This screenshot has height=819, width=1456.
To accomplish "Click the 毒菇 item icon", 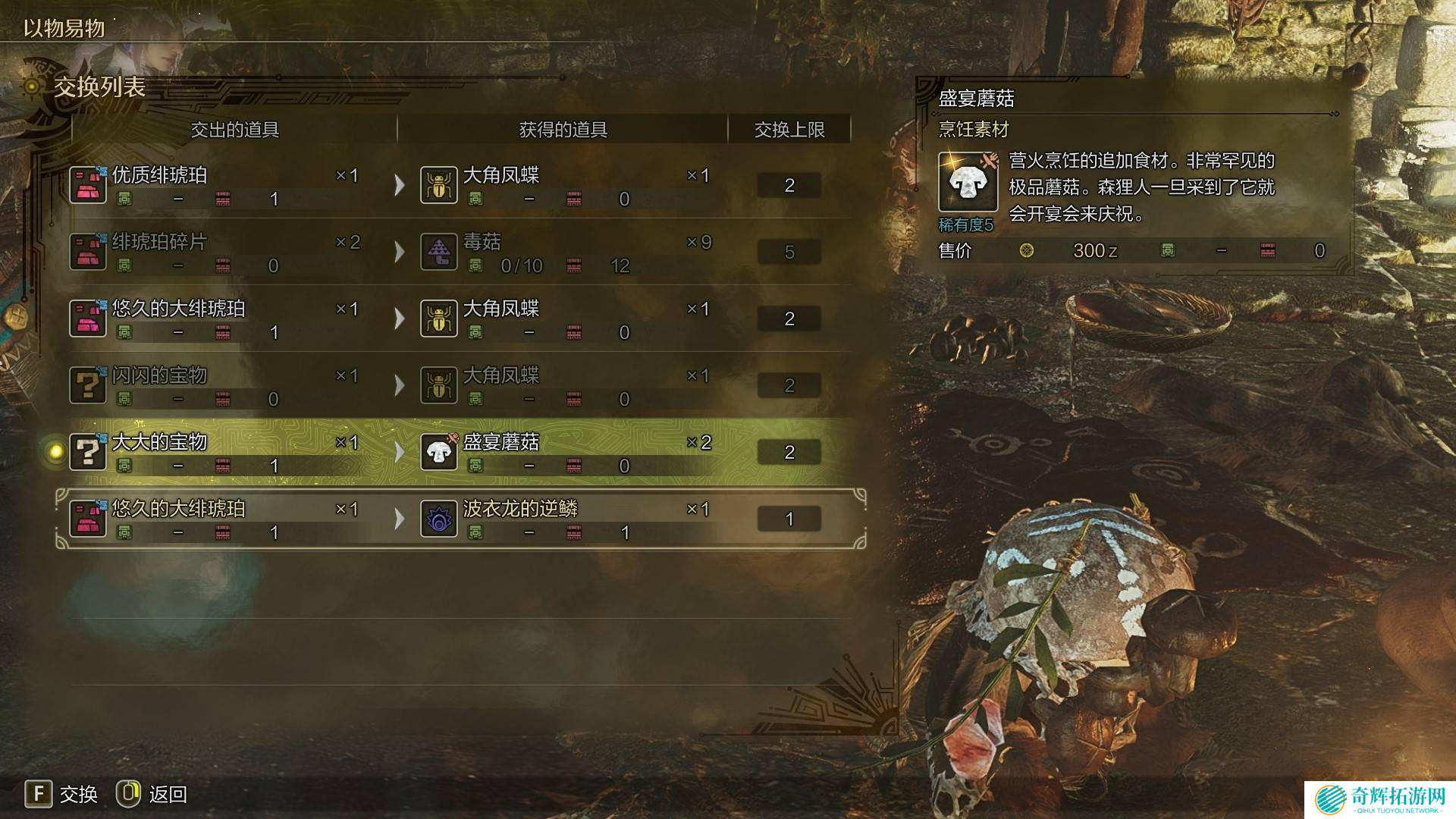I will click(x=439, y=252).
